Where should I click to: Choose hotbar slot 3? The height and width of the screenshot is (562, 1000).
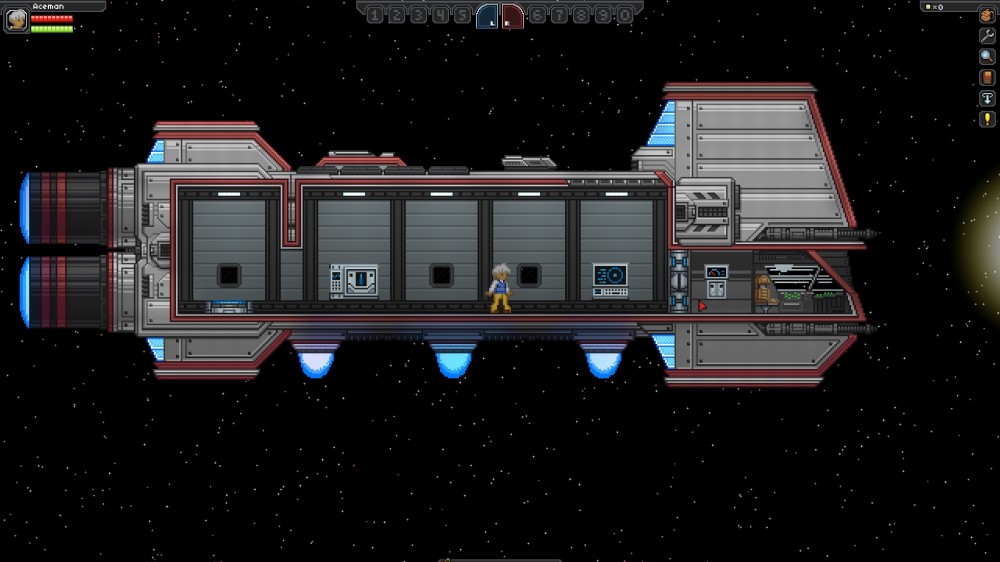418,15
